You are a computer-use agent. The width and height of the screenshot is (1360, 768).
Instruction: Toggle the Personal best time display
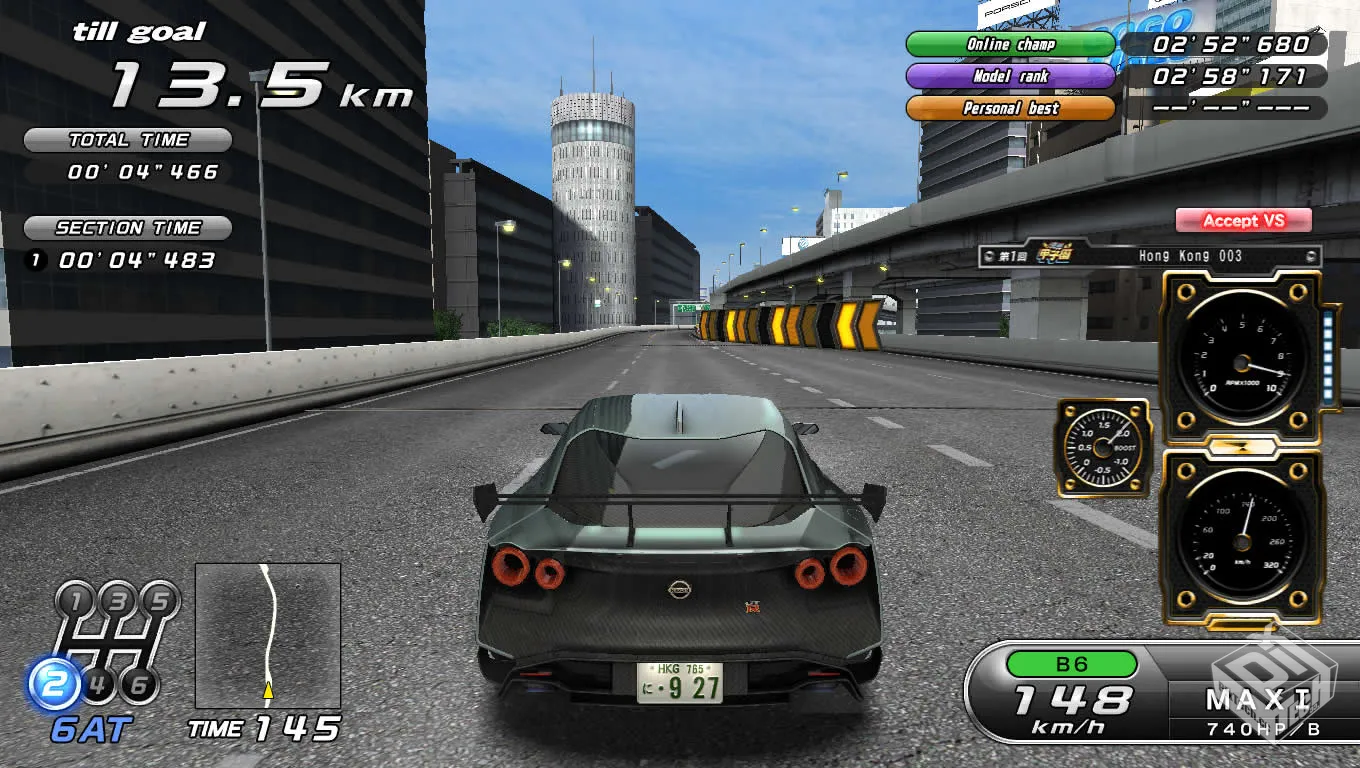tap(1009, 109)
